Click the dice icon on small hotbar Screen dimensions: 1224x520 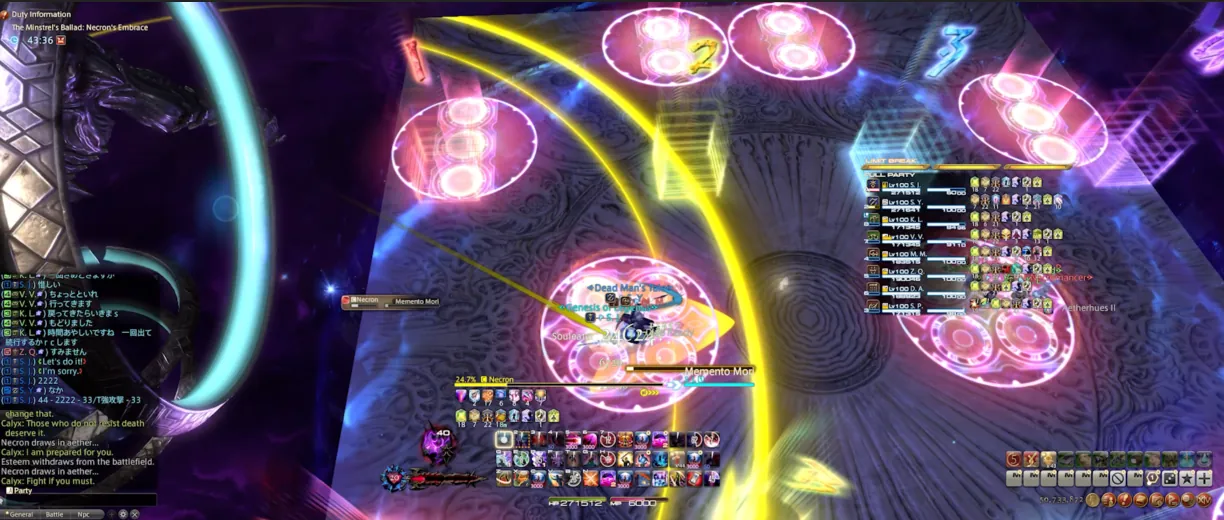click(1171, 478)
